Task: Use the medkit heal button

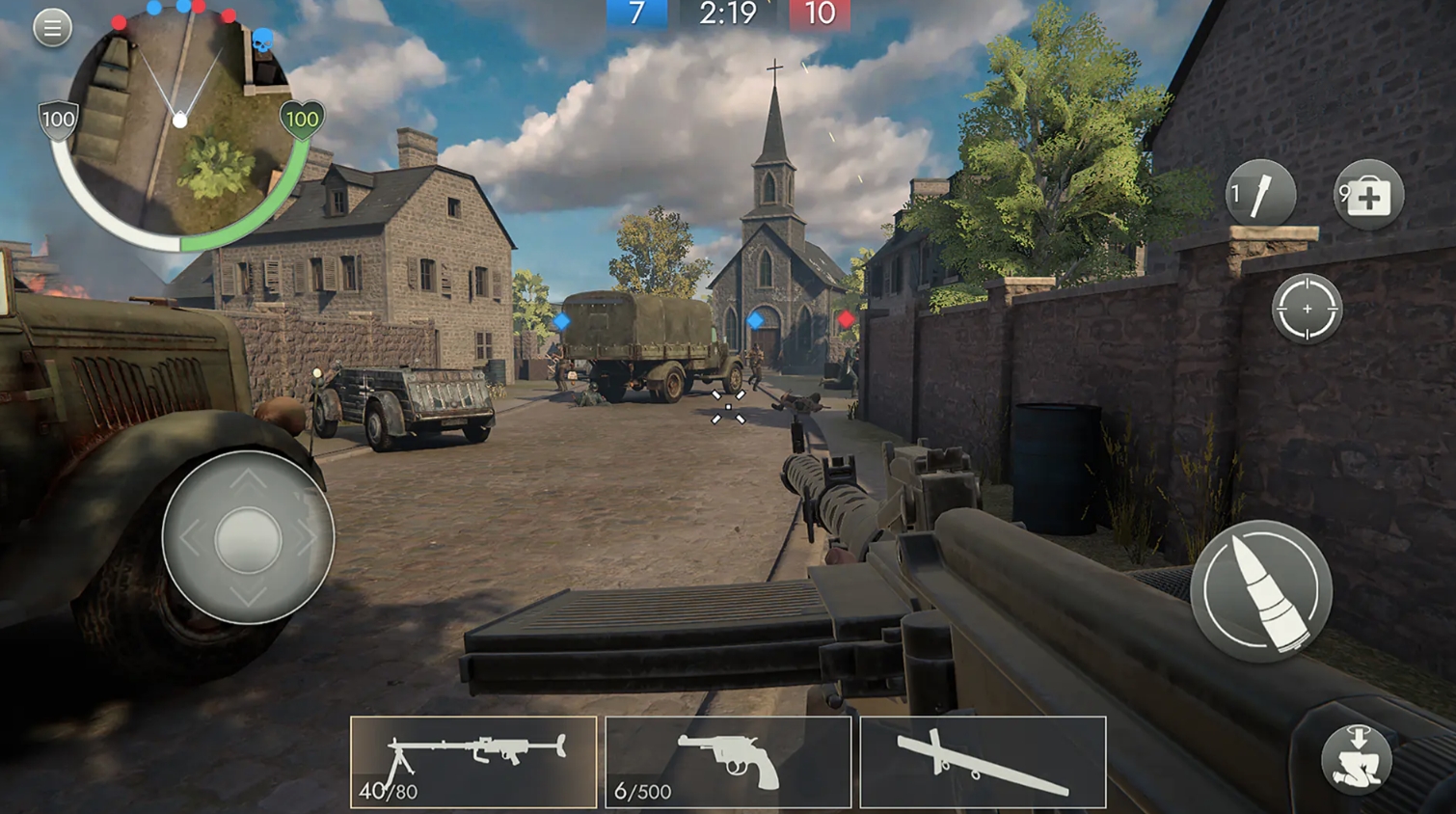Action: [1368, 196]
